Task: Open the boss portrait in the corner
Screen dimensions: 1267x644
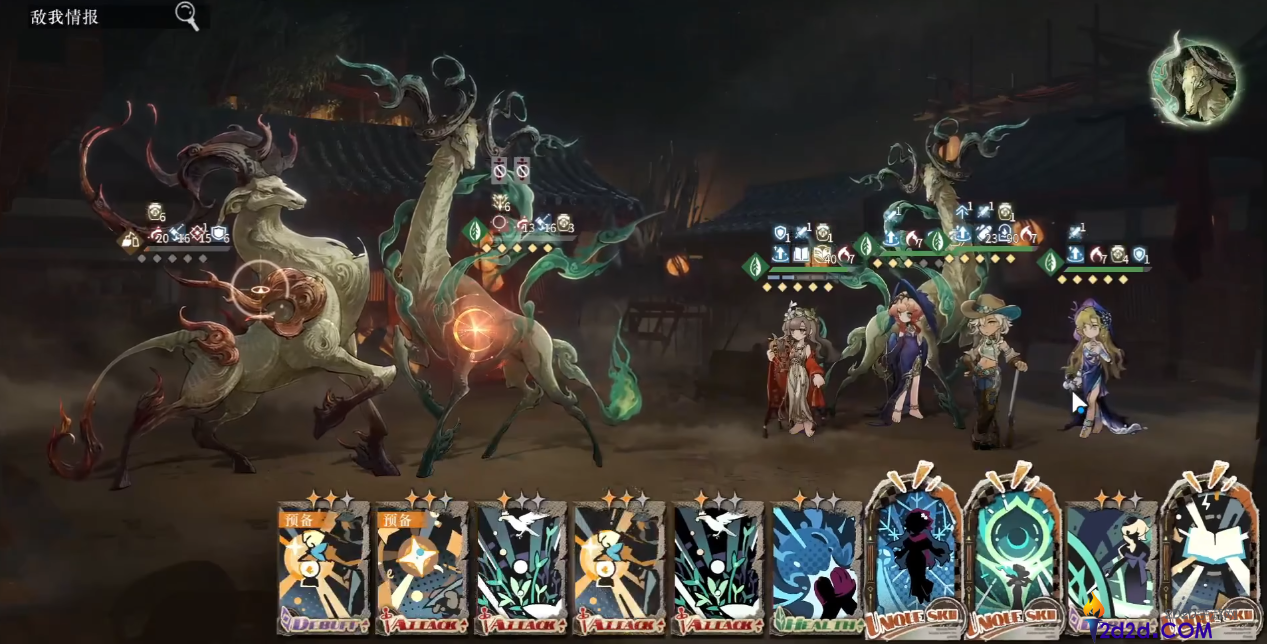Action: [x=1193, y=81]
